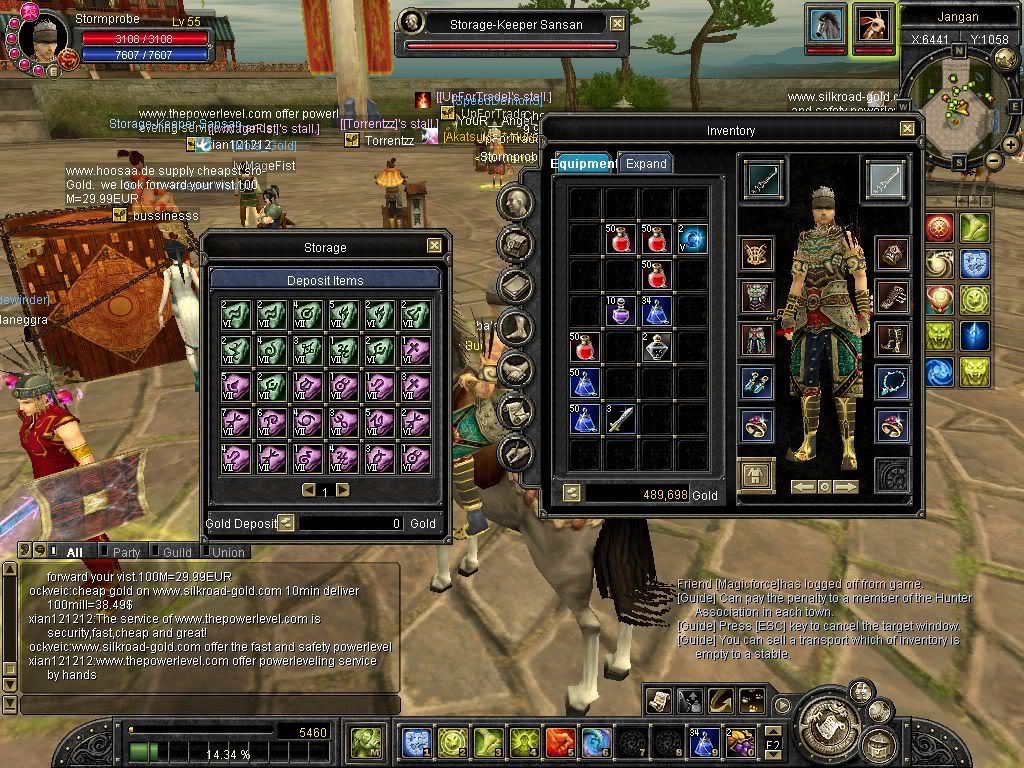Image resolution: width=1024 pixels, height=768 pixels.
Task: Activate the blue vortex skill in slot 6
Action: click(596, 743)
